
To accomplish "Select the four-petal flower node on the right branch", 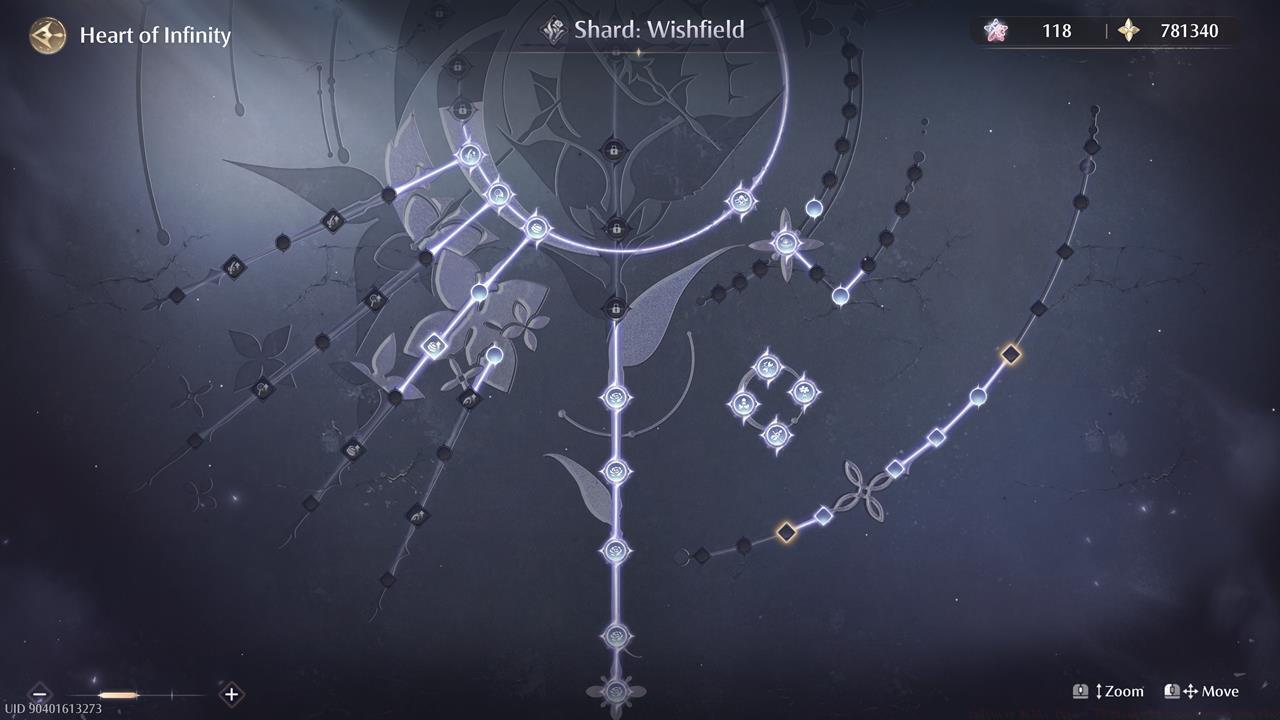I will click(785, 243).
